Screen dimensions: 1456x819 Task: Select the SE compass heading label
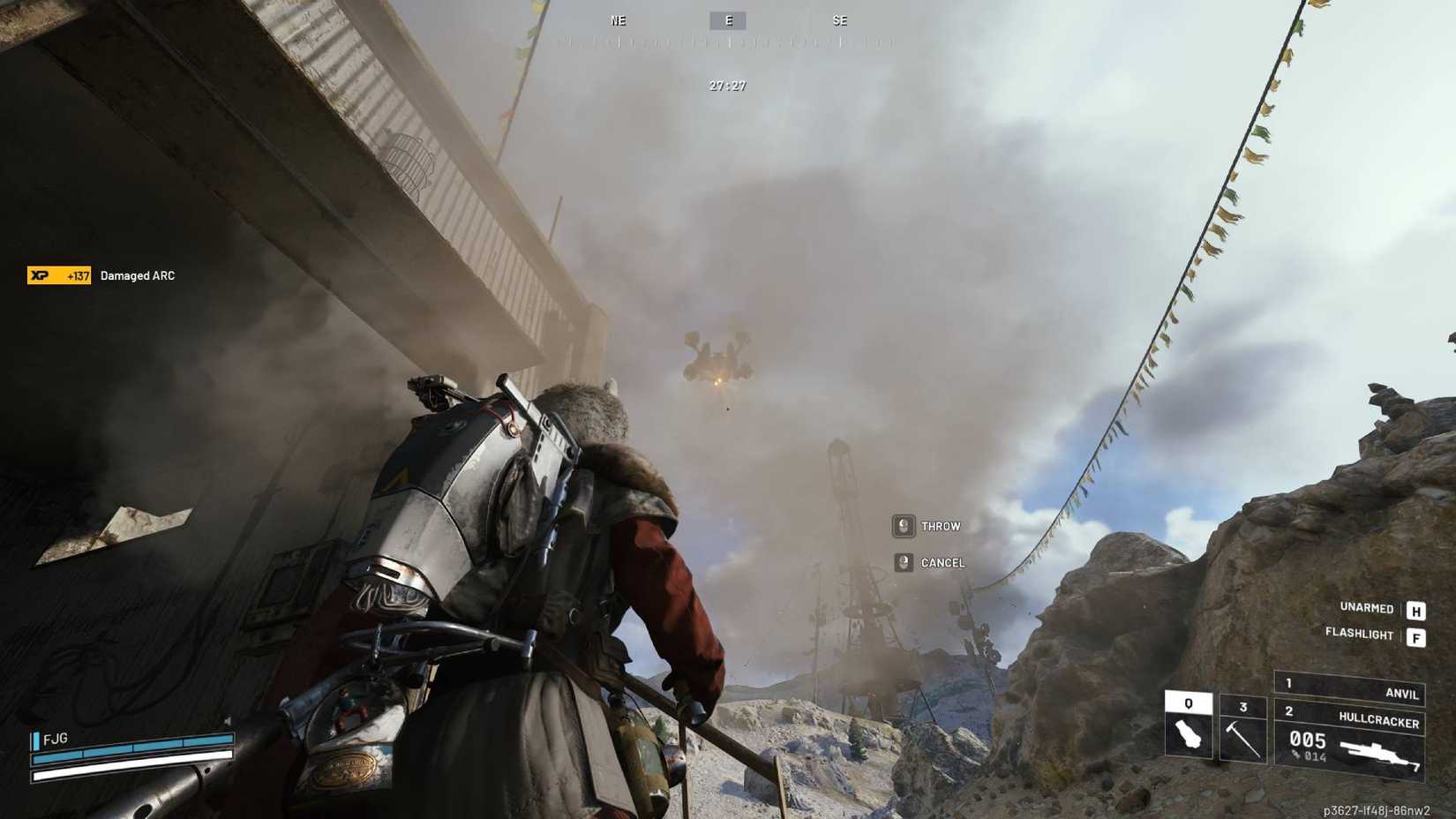tap(840, 20)
